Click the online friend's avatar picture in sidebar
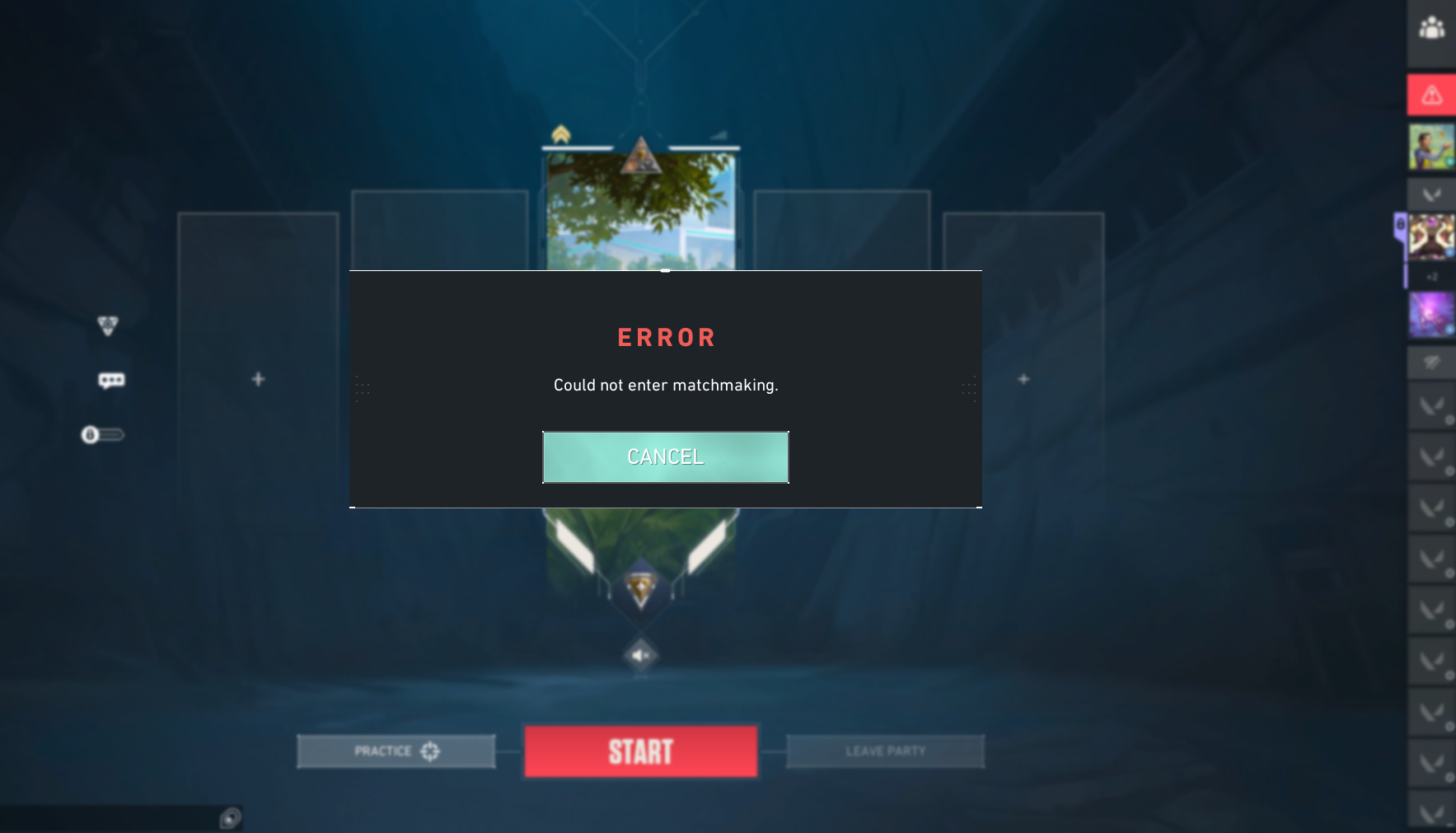1456x833 pixels. (x=1432, y=147)
